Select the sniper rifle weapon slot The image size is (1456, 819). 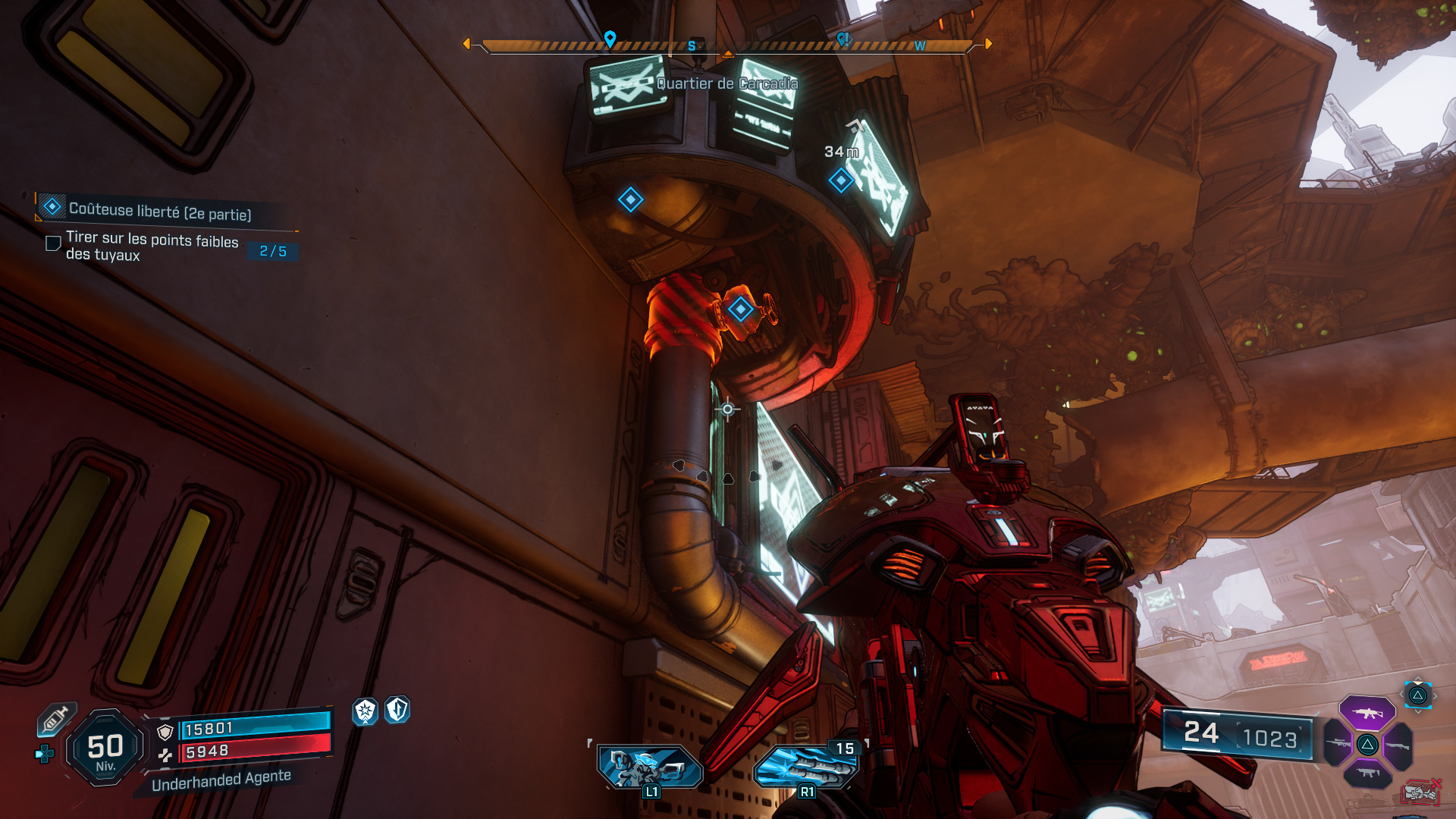[x=1338, y=743]
